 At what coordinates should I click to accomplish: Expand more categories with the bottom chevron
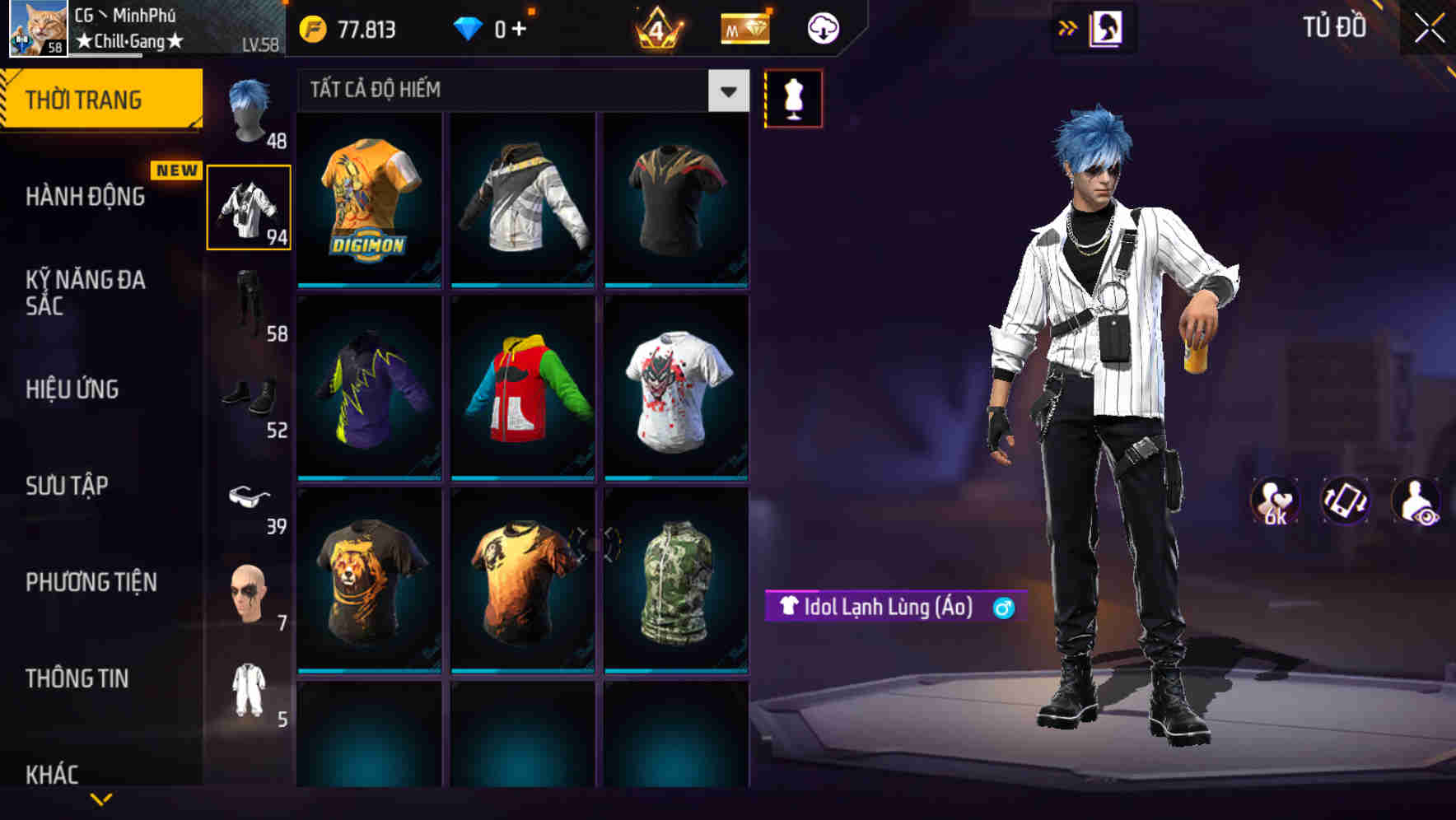[101, 799]
